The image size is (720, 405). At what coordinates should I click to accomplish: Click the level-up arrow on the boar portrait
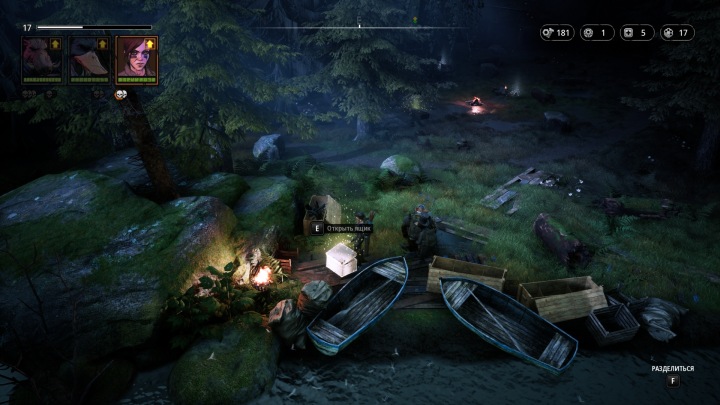click(x=56, y=44)
